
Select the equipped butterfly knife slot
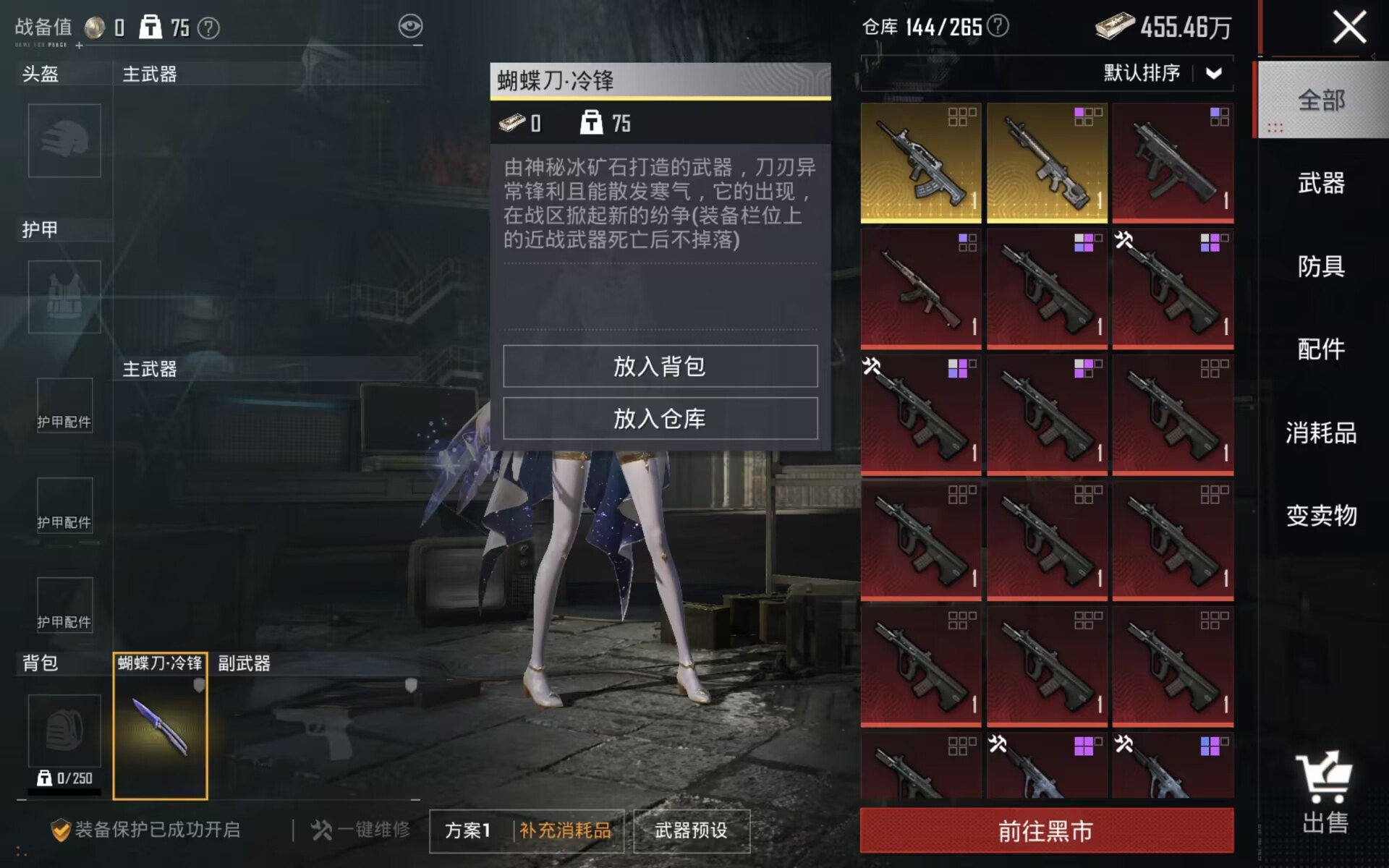tap(160, 726)
